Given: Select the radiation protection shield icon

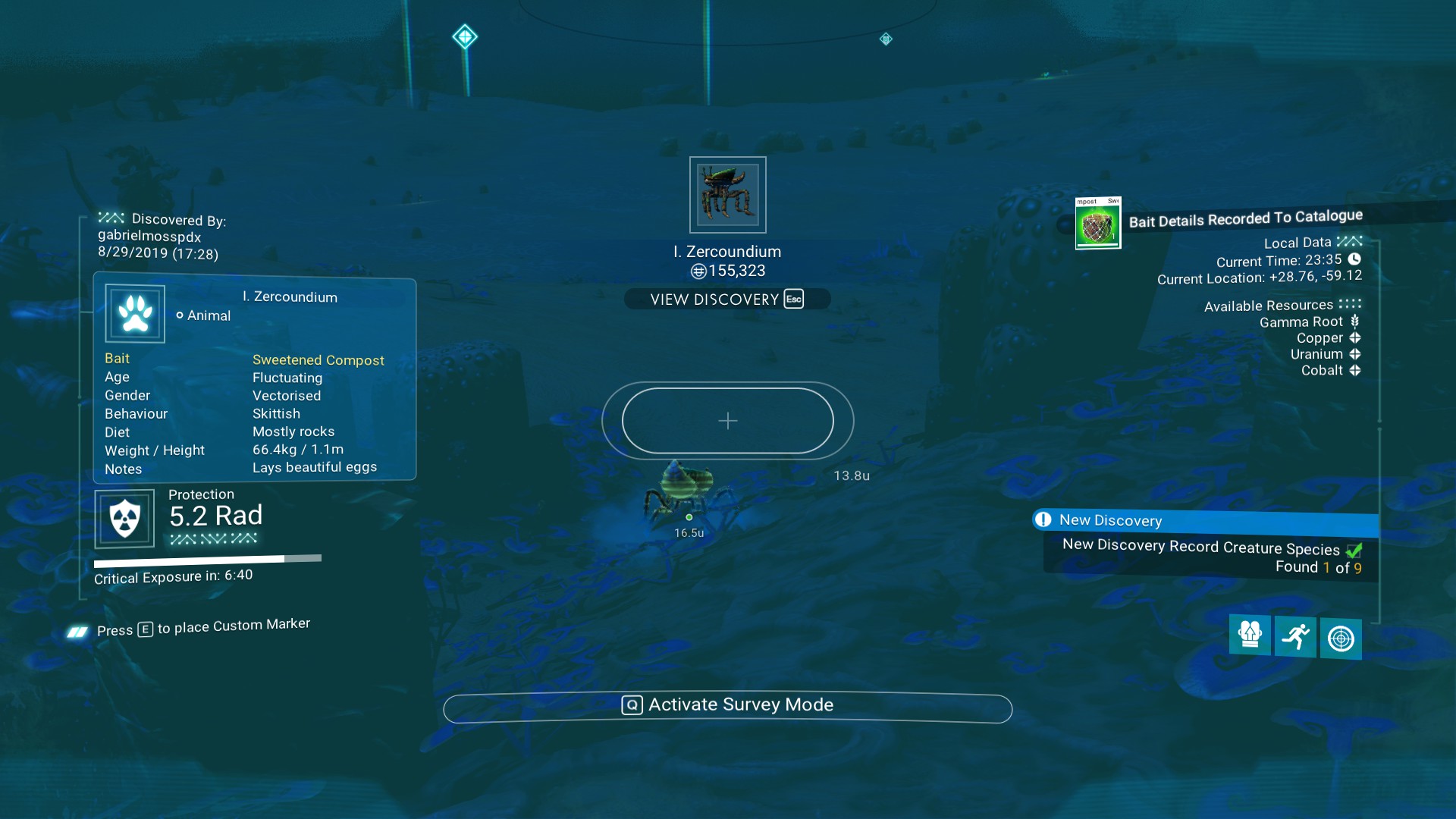Looking at the screenshot, I should (x=124, y=519).
